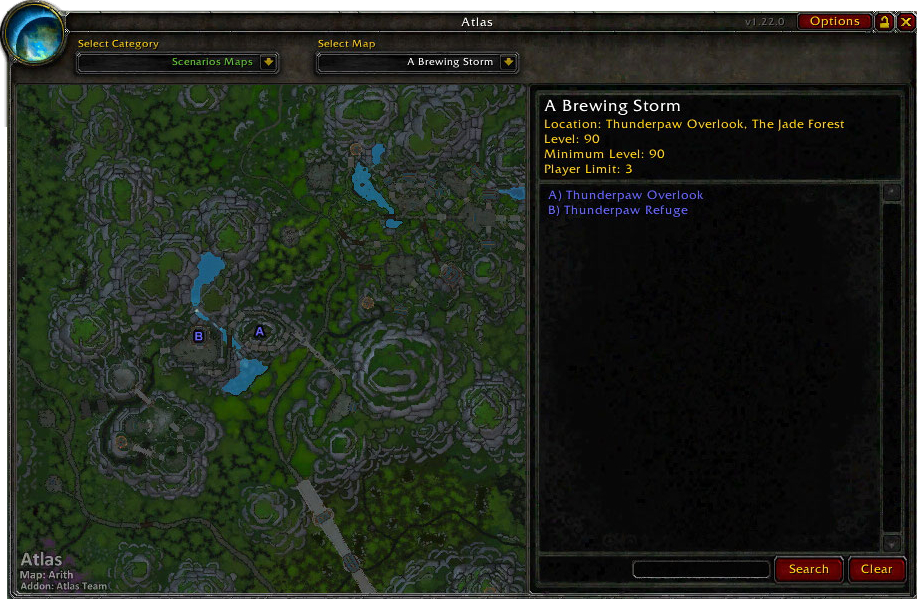Viewport: 917px width, 599px height.
Task: Click map marker B on the map
Action: pyautogui.click(x=199, y=336)
